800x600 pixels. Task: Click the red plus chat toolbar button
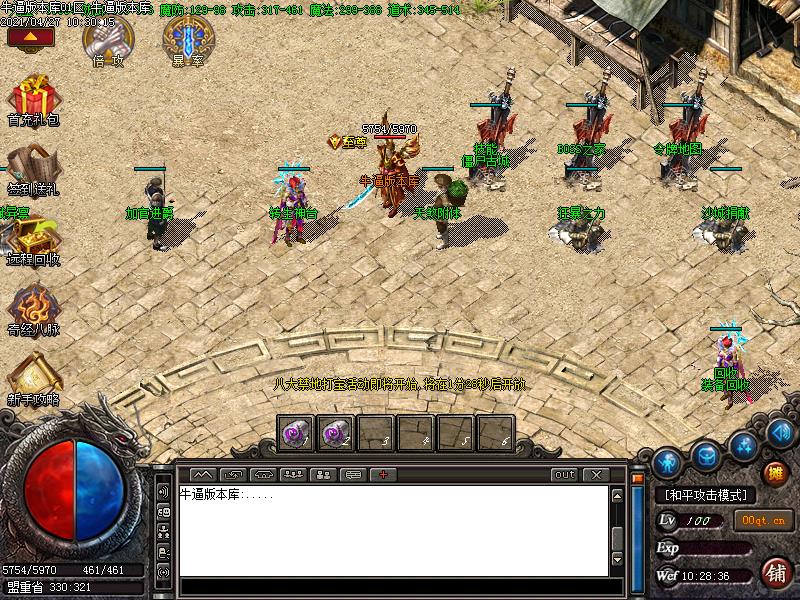click(383, 474)
